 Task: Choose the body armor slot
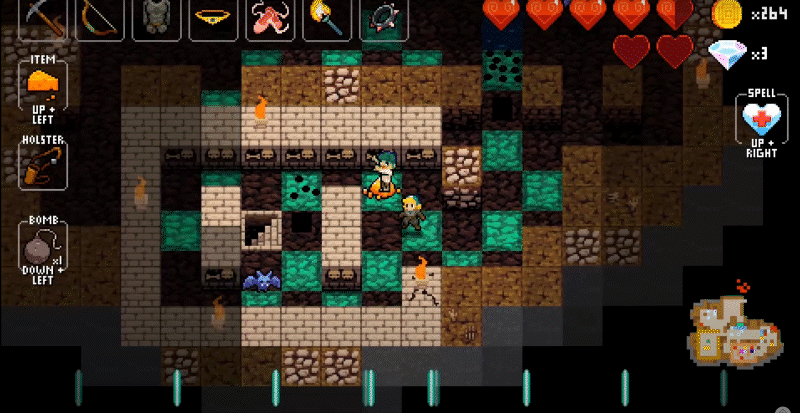(155, 18)
